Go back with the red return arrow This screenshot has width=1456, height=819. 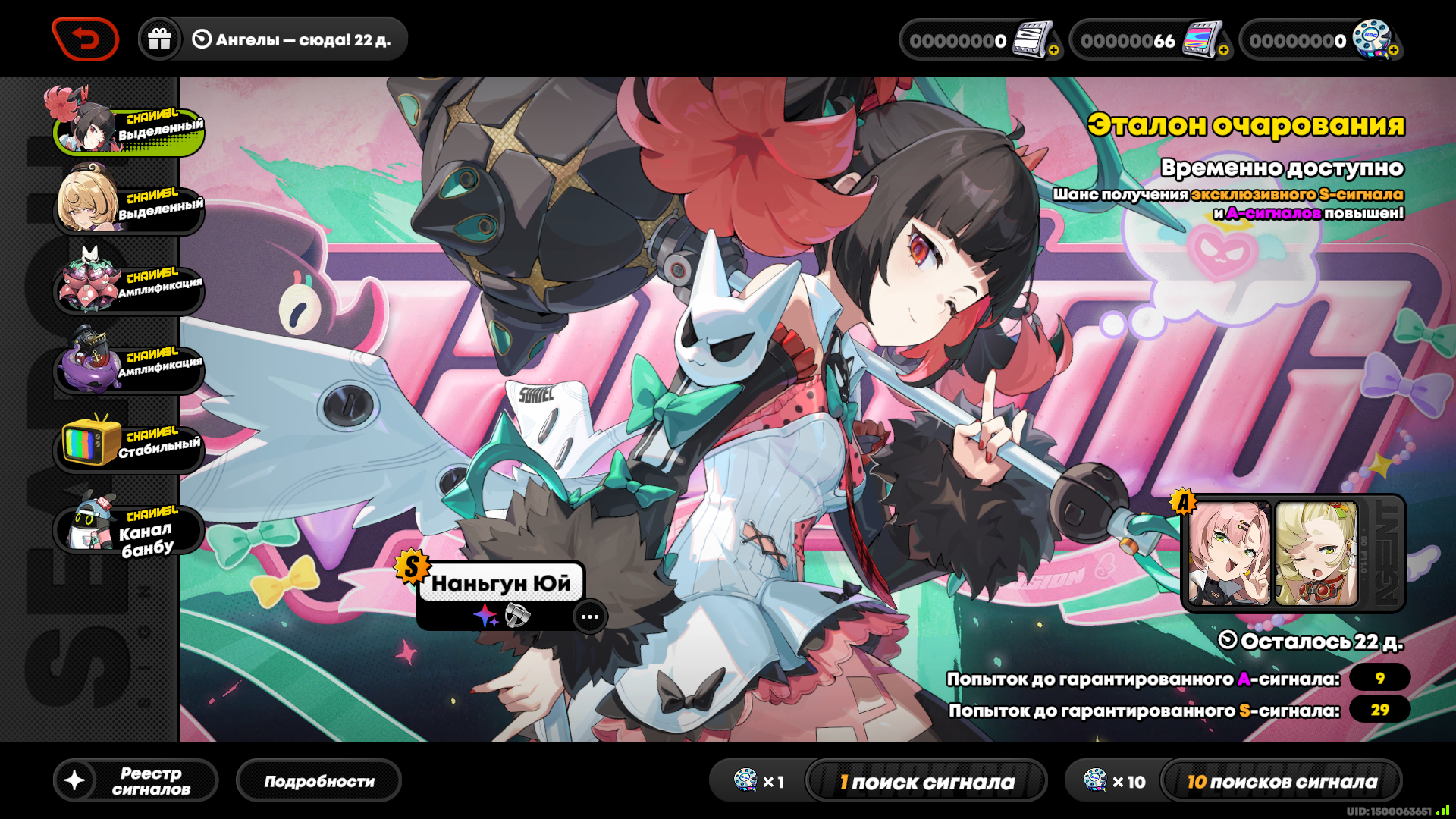coord(85,39)
